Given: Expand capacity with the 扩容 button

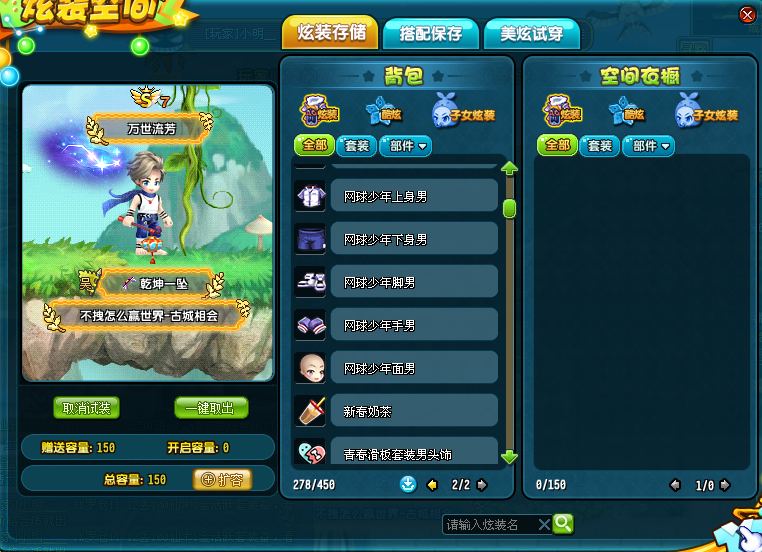Looking at the screenshot, I should pos(221,479).
